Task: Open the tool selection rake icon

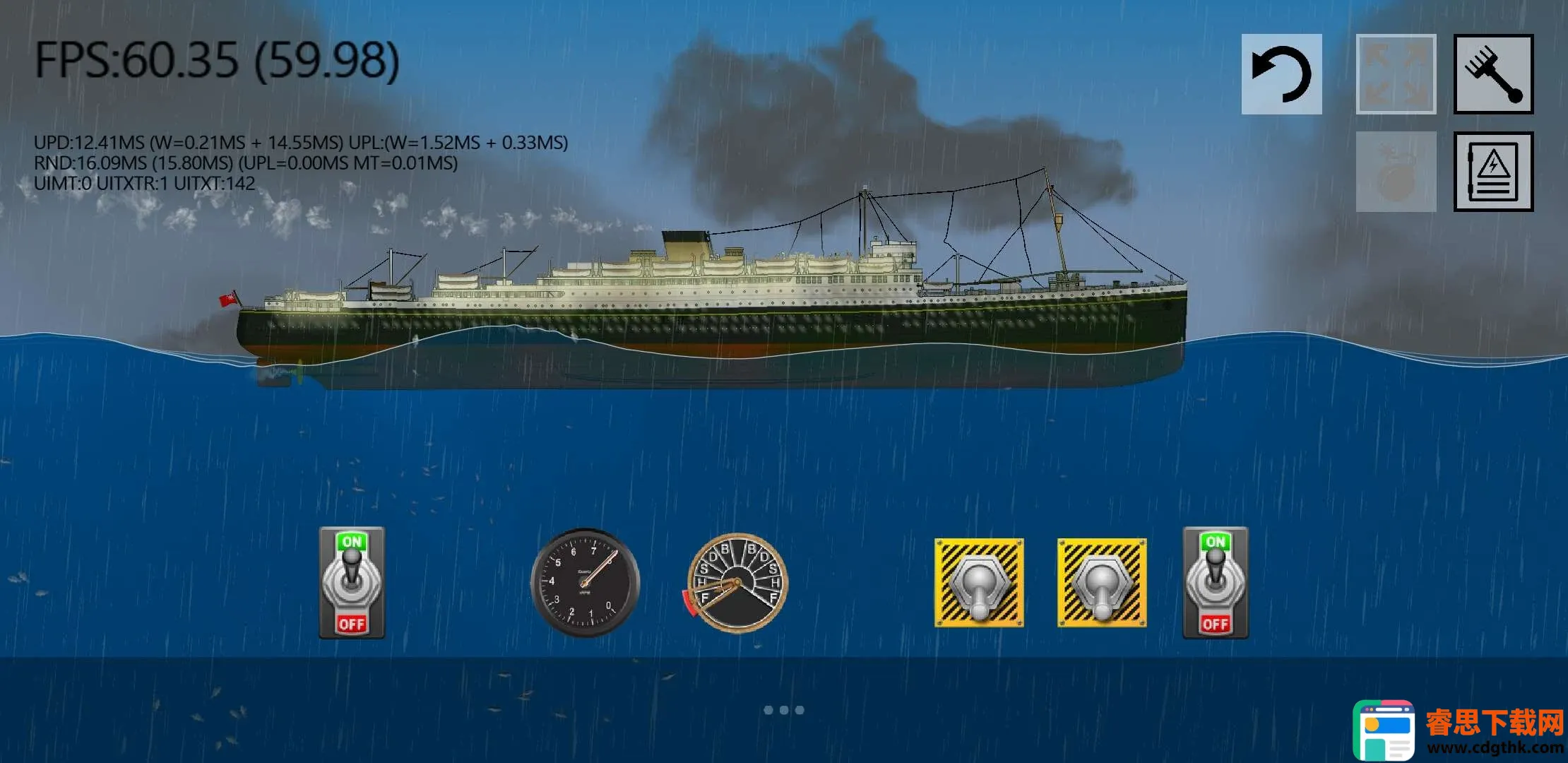Action: (x=1493, y=74)
